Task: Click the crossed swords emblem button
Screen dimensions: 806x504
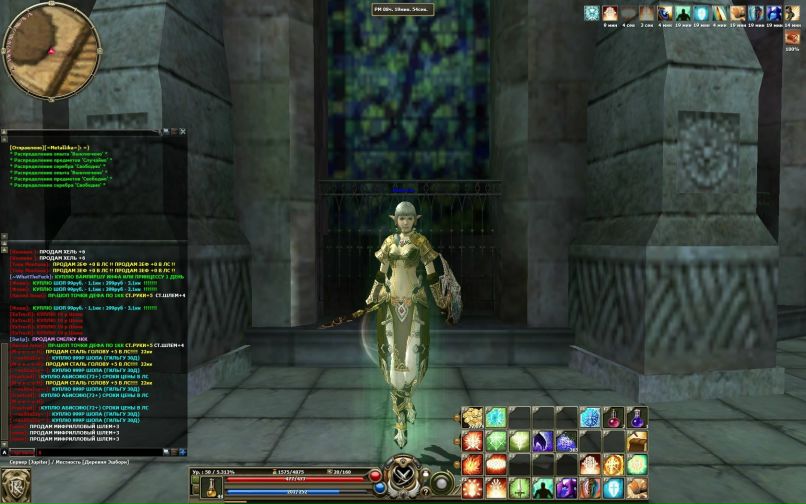Action: click(x=403, y=472)
